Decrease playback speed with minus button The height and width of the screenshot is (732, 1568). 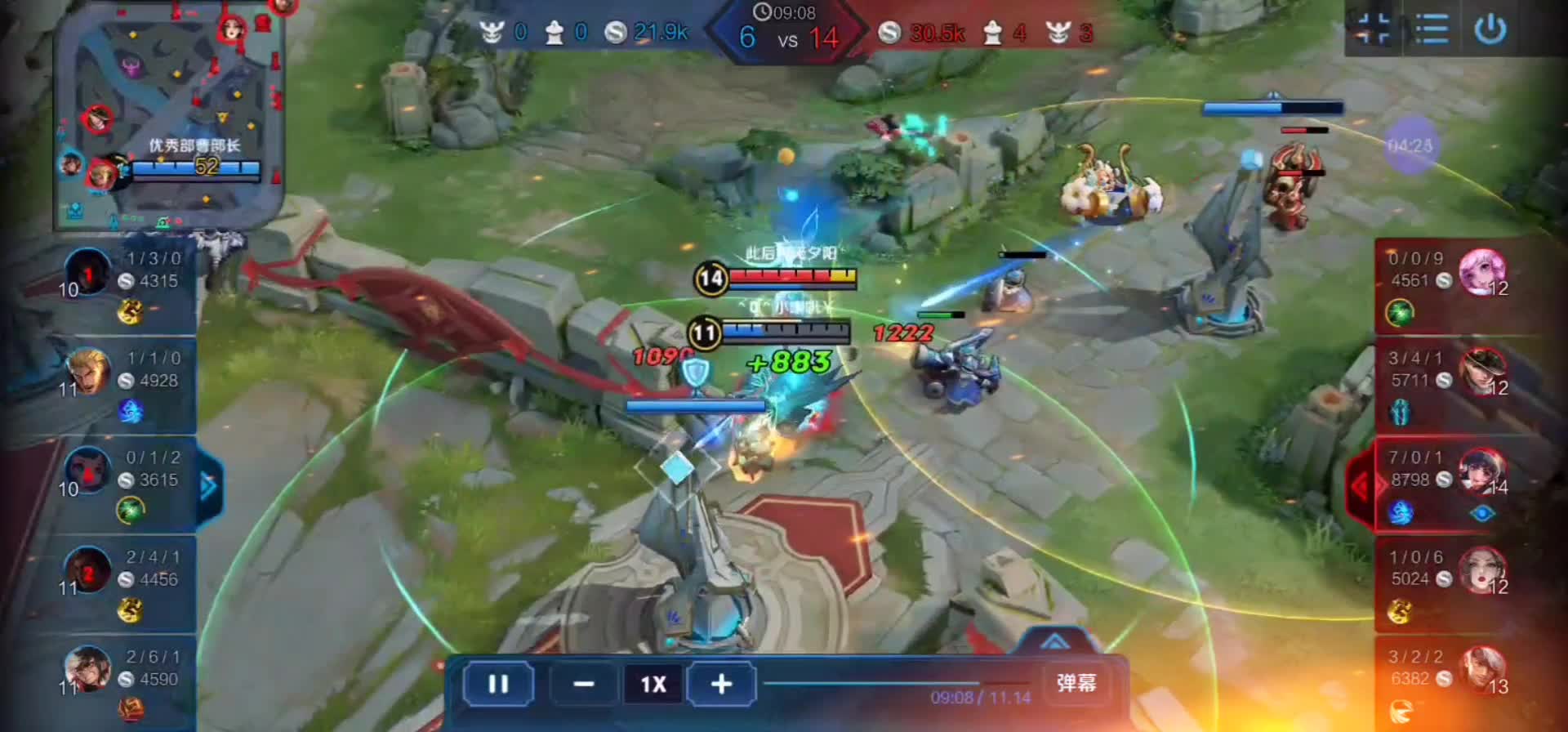583,684
